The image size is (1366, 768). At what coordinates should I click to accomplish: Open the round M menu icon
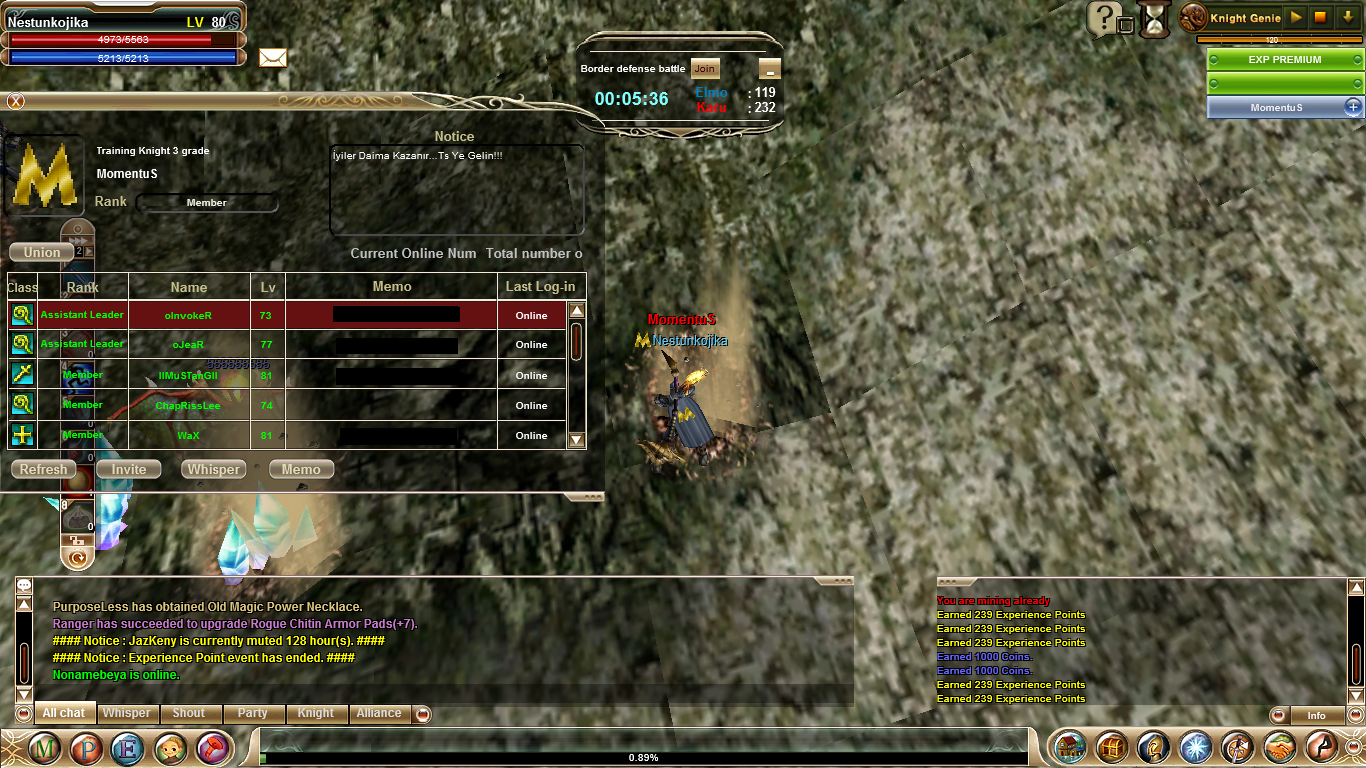[44, 748]
